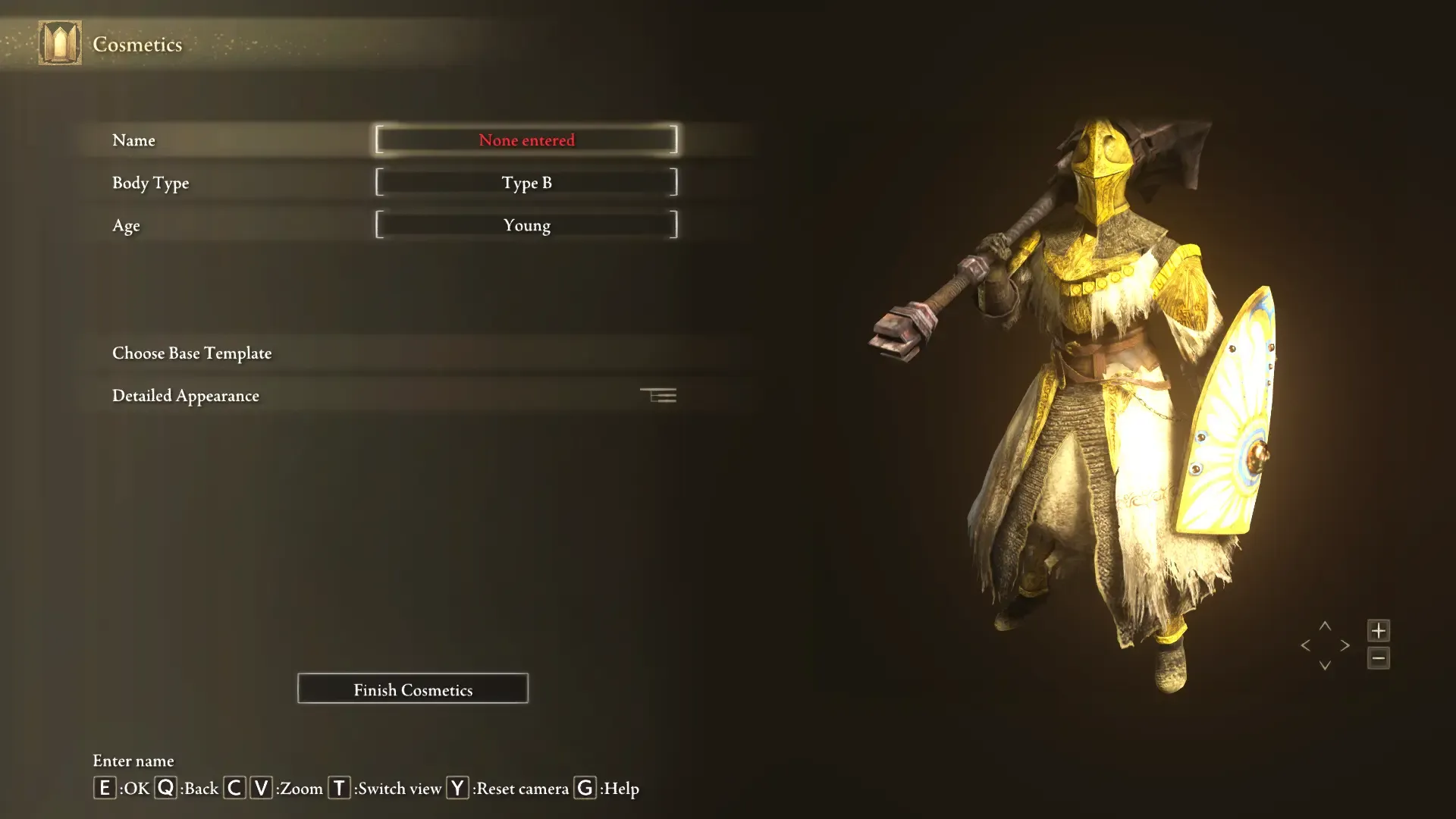1456x819 pixels.
Task: Rotate camera with the left arrow
Action: pyautogui.click(x=1305, y=645)
